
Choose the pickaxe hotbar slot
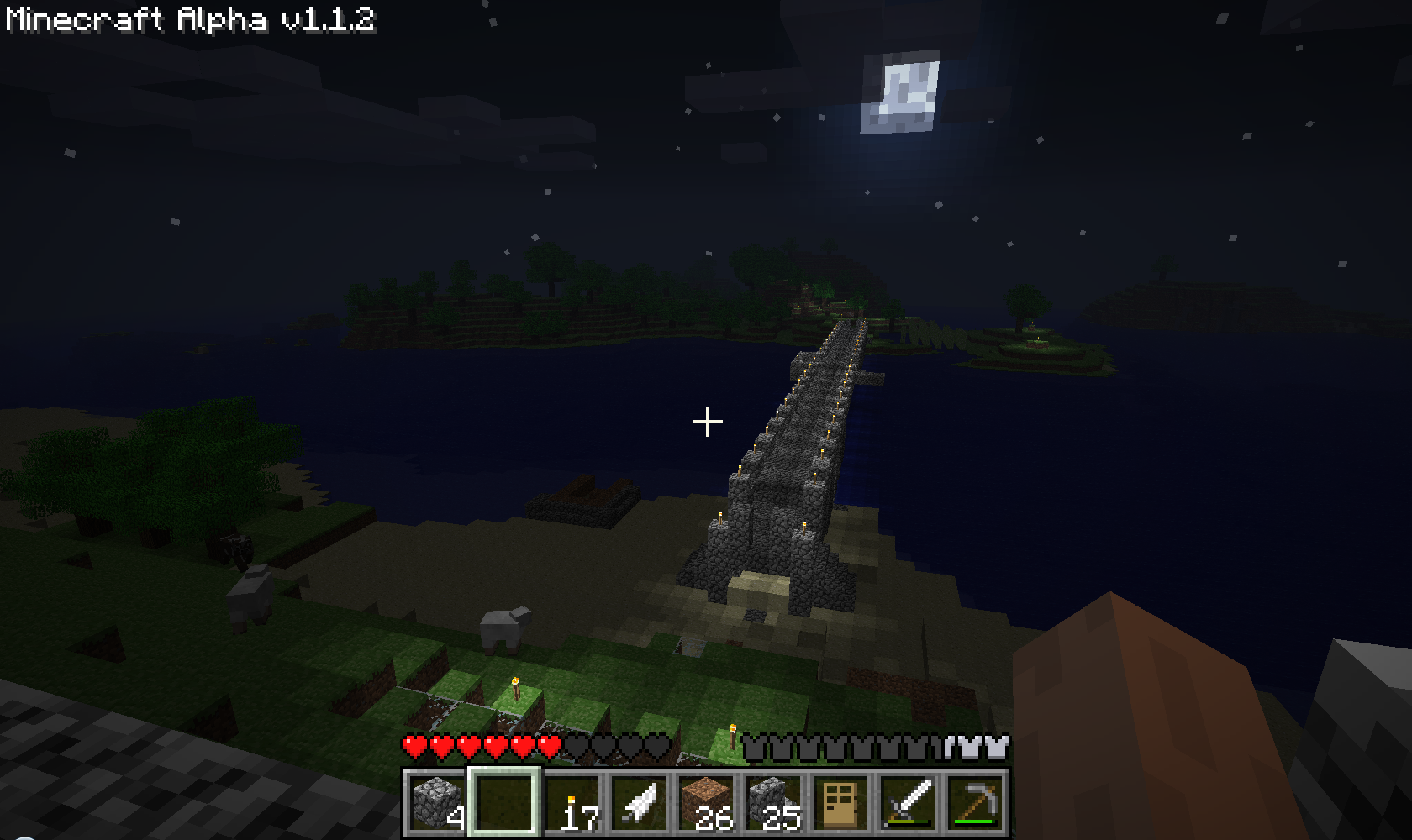pyautogui.click(x=975, y=801)
